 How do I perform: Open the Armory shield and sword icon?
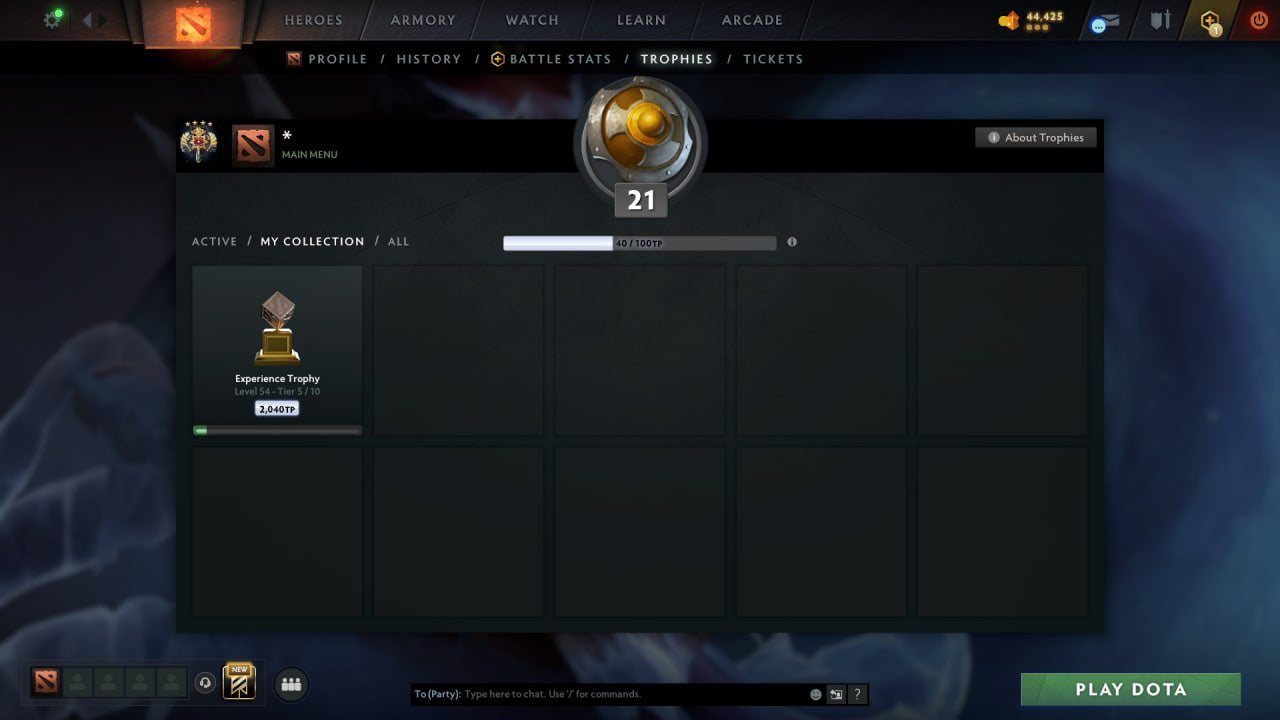(1162, 18)
